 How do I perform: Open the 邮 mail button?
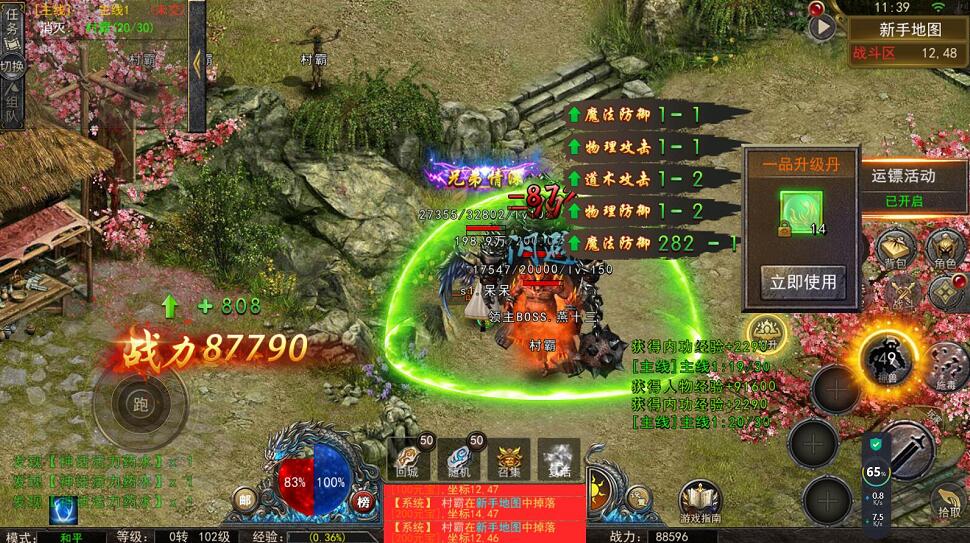[246, 501]
